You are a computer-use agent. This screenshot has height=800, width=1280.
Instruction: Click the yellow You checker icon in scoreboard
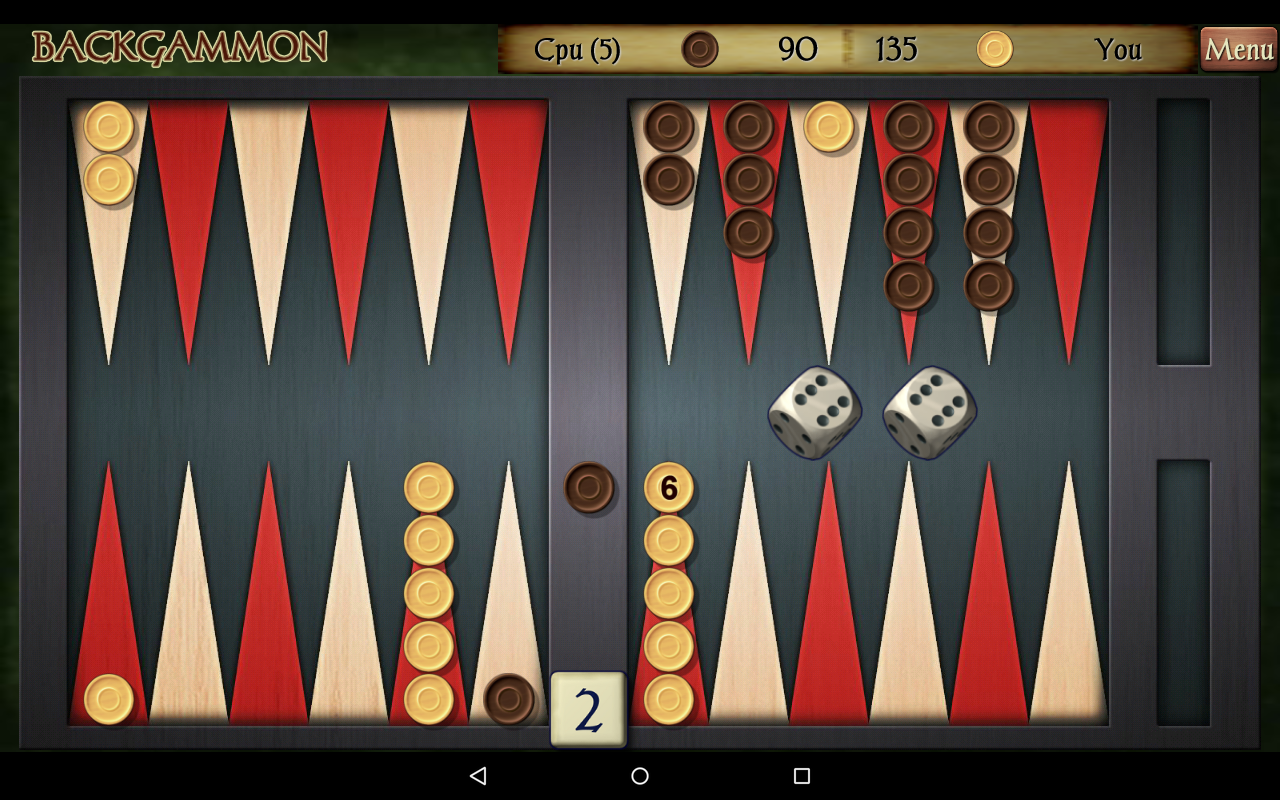(x=993, y=48)
